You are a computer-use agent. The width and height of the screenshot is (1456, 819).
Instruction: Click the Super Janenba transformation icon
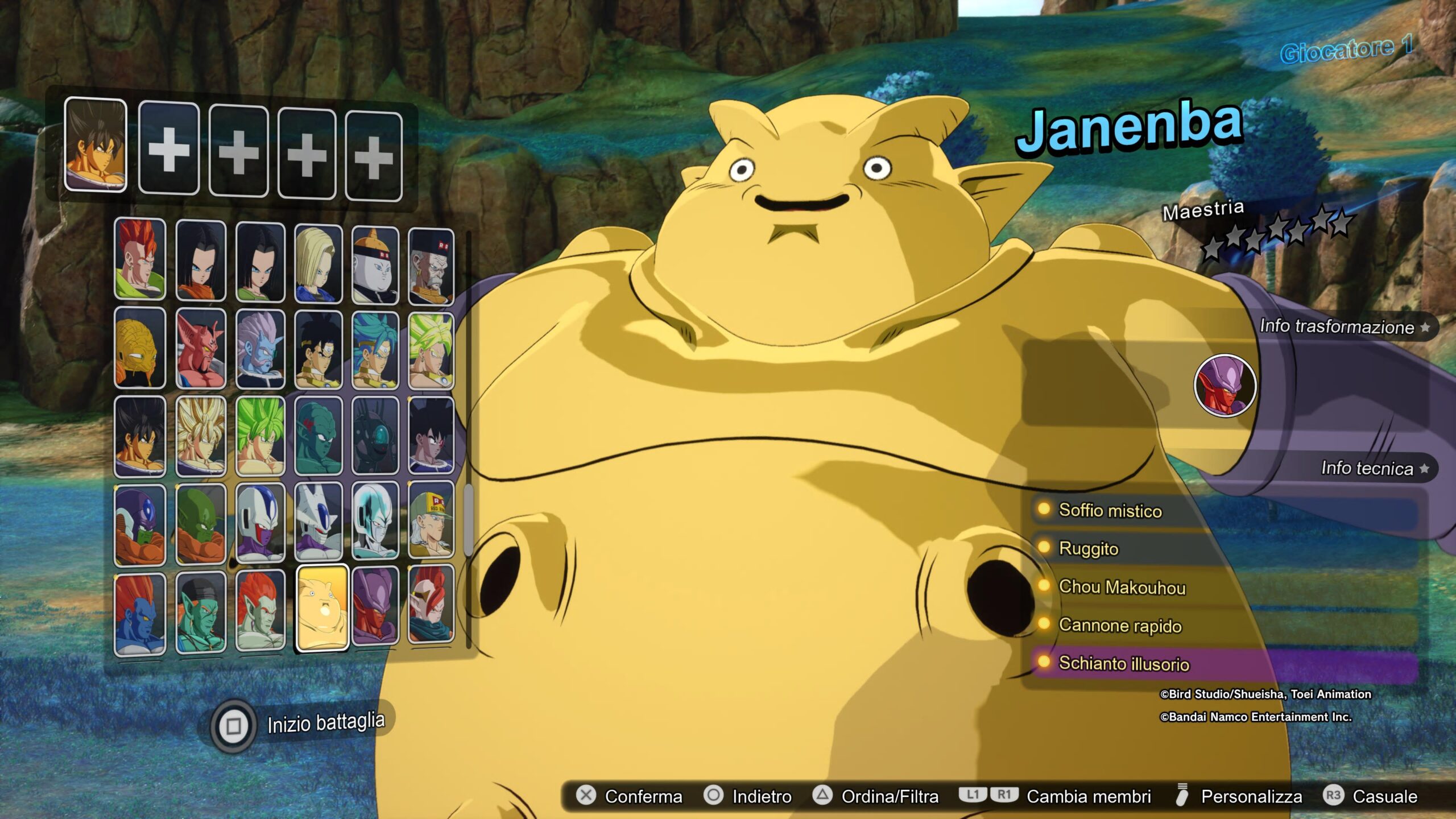pos(1225,386)
